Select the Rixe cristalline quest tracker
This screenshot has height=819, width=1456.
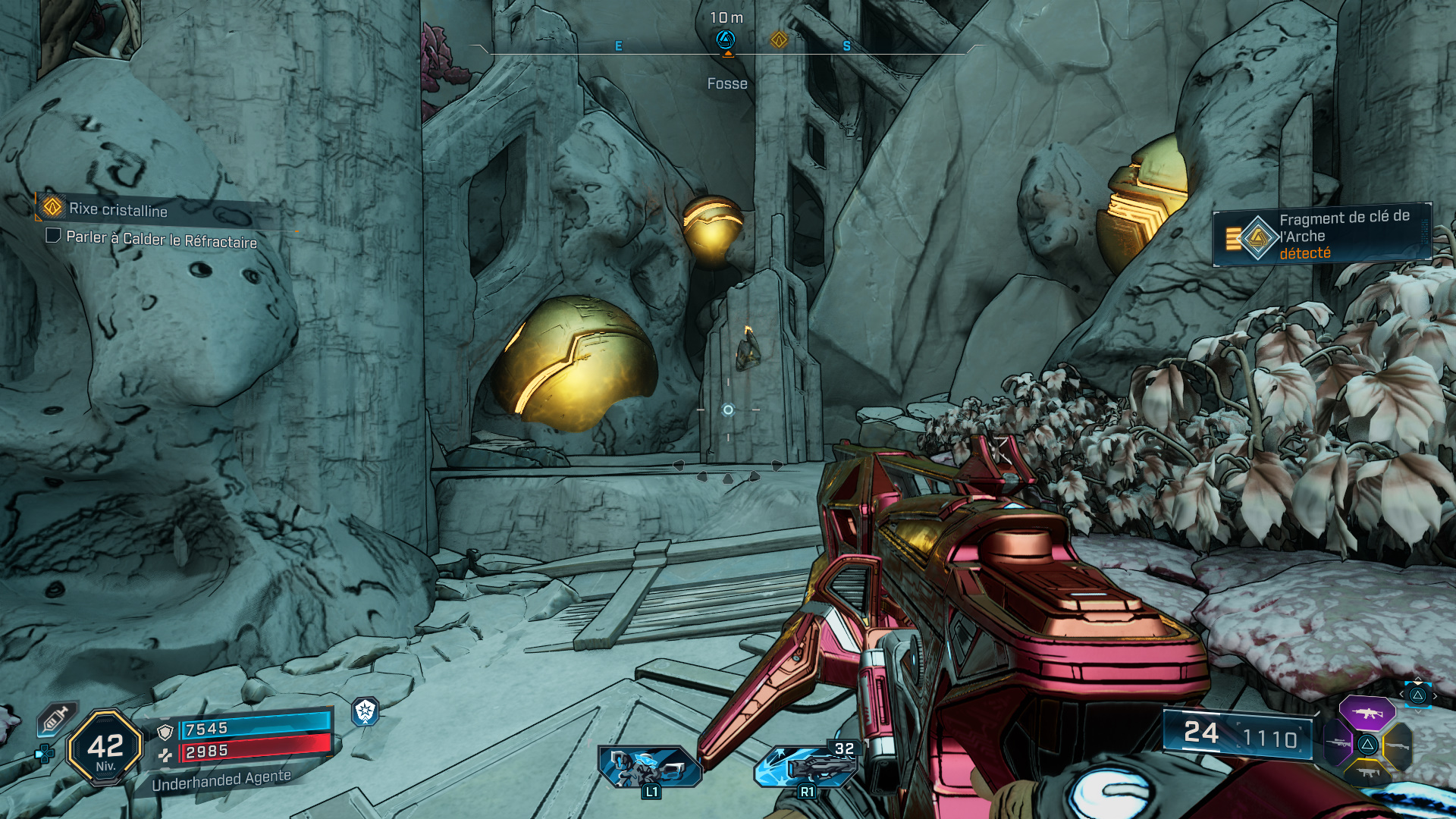118,209
